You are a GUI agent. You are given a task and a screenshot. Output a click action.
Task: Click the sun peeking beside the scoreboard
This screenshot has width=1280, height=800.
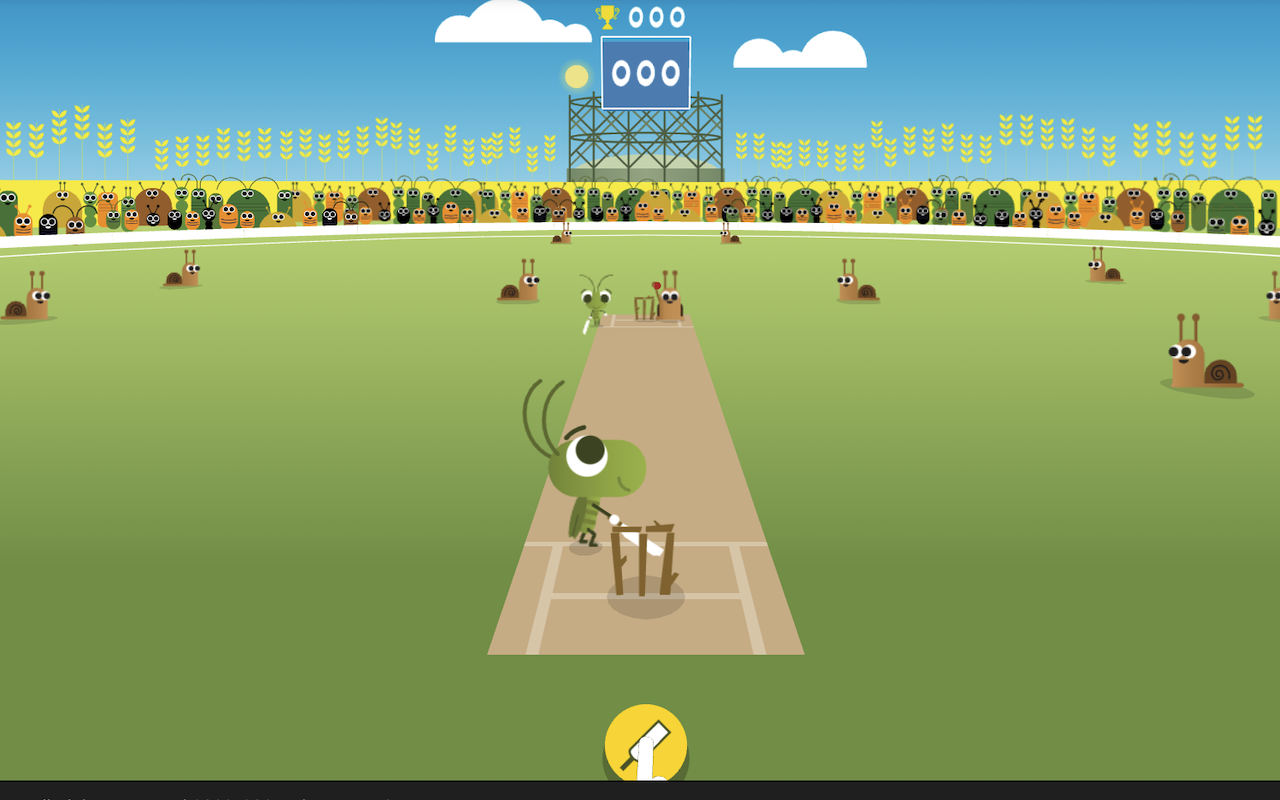pyautogui.click(x=575, y=75)
